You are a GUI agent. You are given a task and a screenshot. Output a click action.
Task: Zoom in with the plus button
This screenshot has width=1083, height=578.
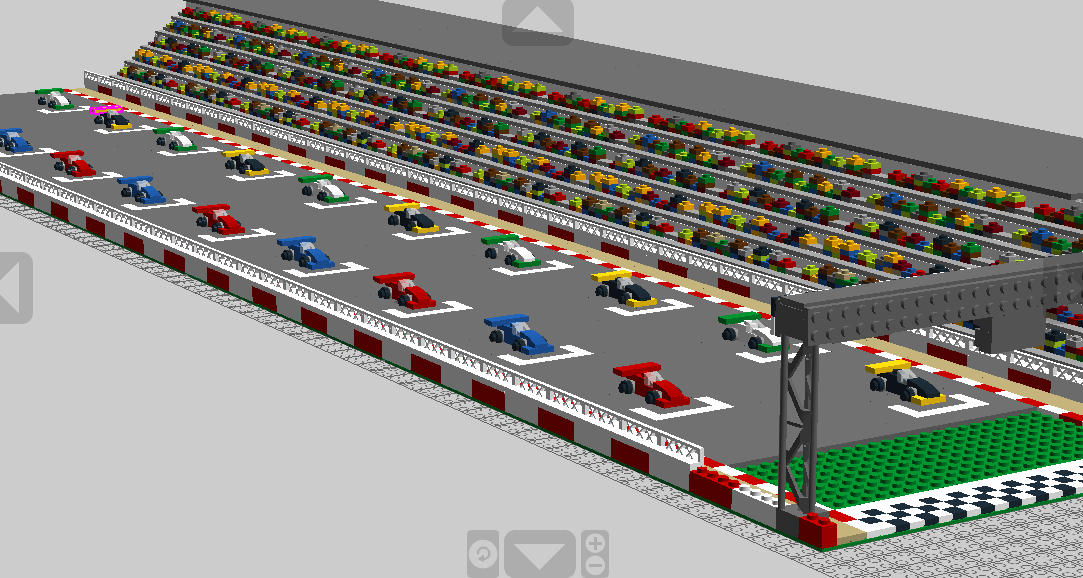[595, 544]
